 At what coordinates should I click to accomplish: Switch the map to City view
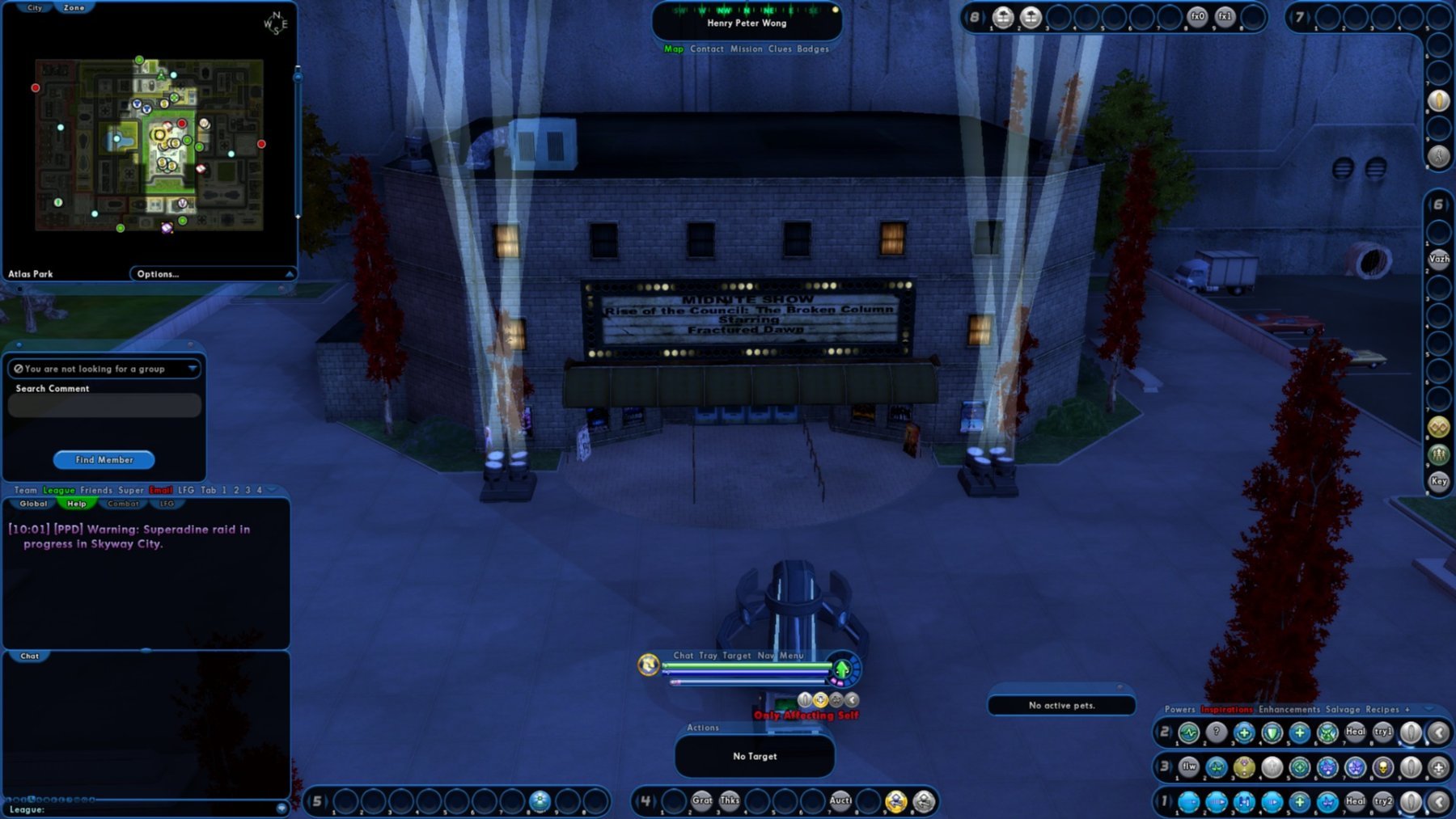coord(35,7)
